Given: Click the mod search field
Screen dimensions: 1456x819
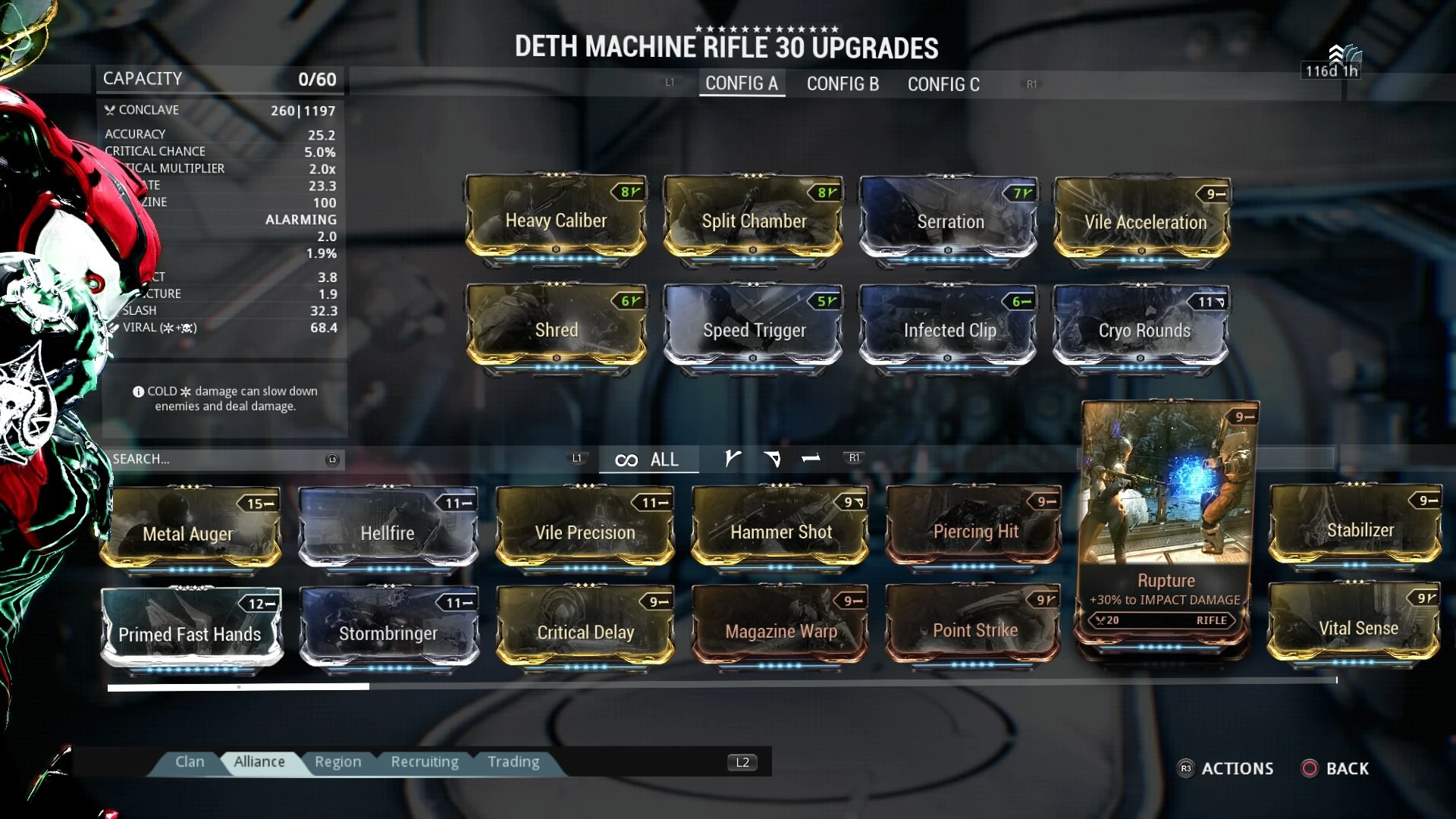Looking at the screenshot, I should coord(218,459).
